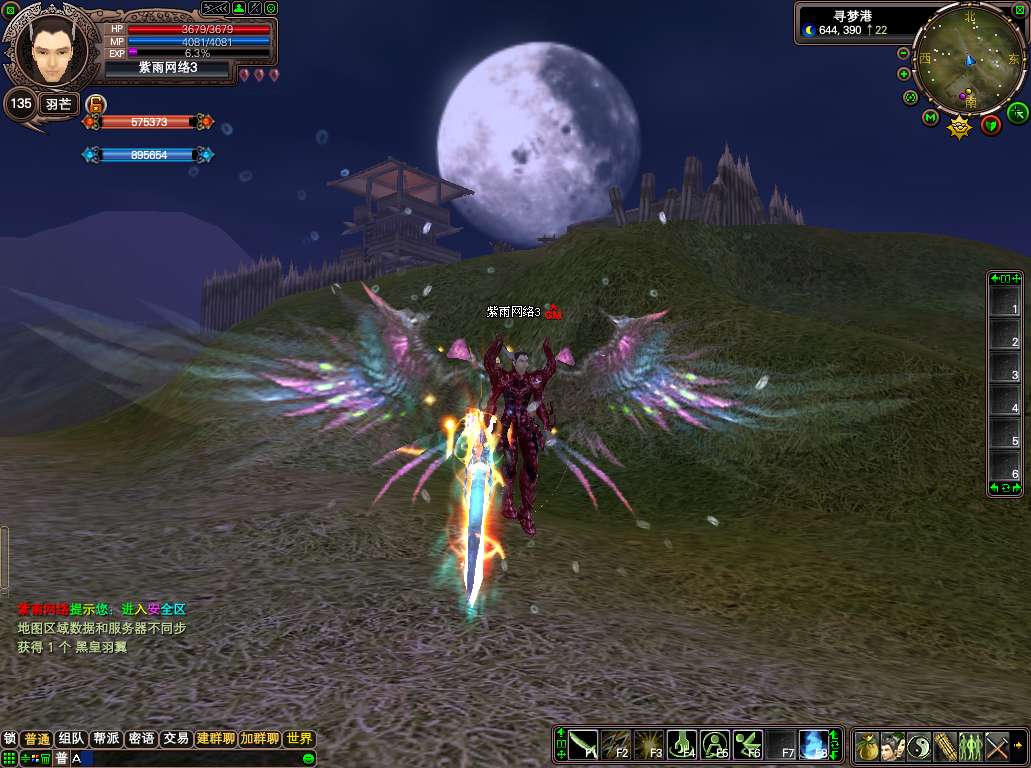Choose the 交易 trade chat tab
Image resolution: width=1031 pixels, height=768 pixels.
click(176, 739)
